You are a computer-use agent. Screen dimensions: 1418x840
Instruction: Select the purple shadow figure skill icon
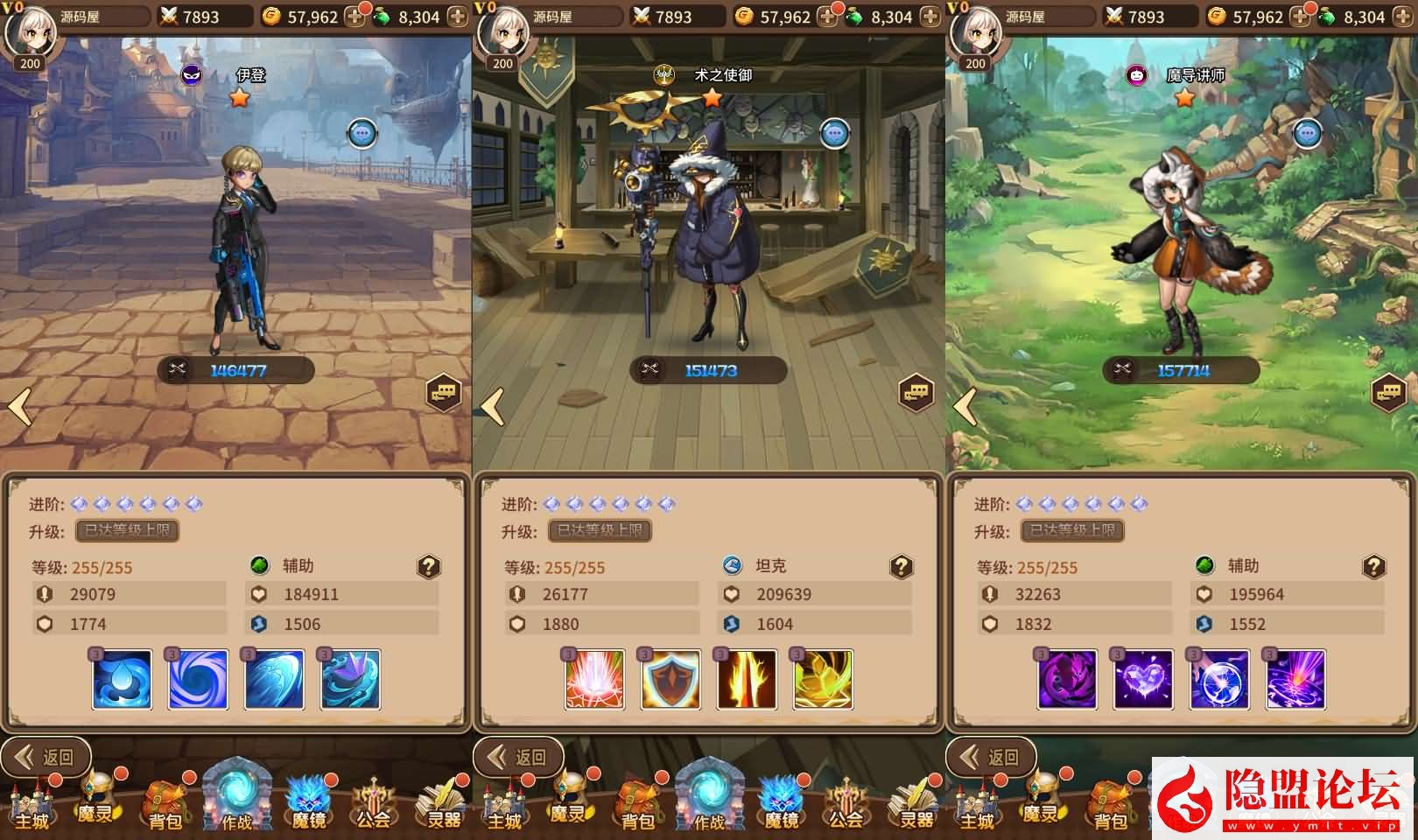(1068, 679)
